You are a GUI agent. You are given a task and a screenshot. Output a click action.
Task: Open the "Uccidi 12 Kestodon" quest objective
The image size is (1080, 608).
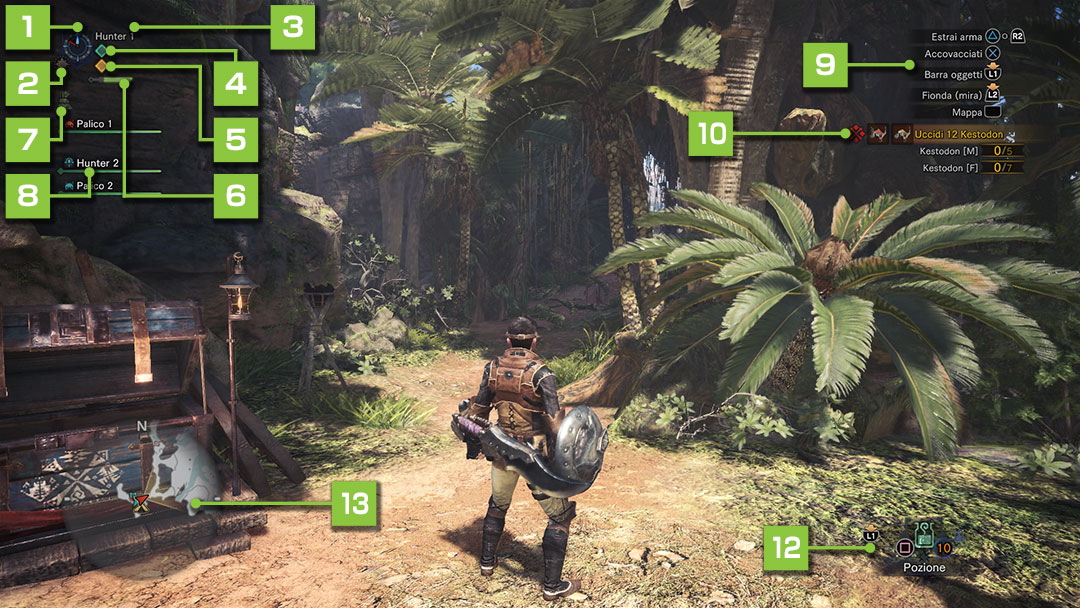click(x=958, y=134)
